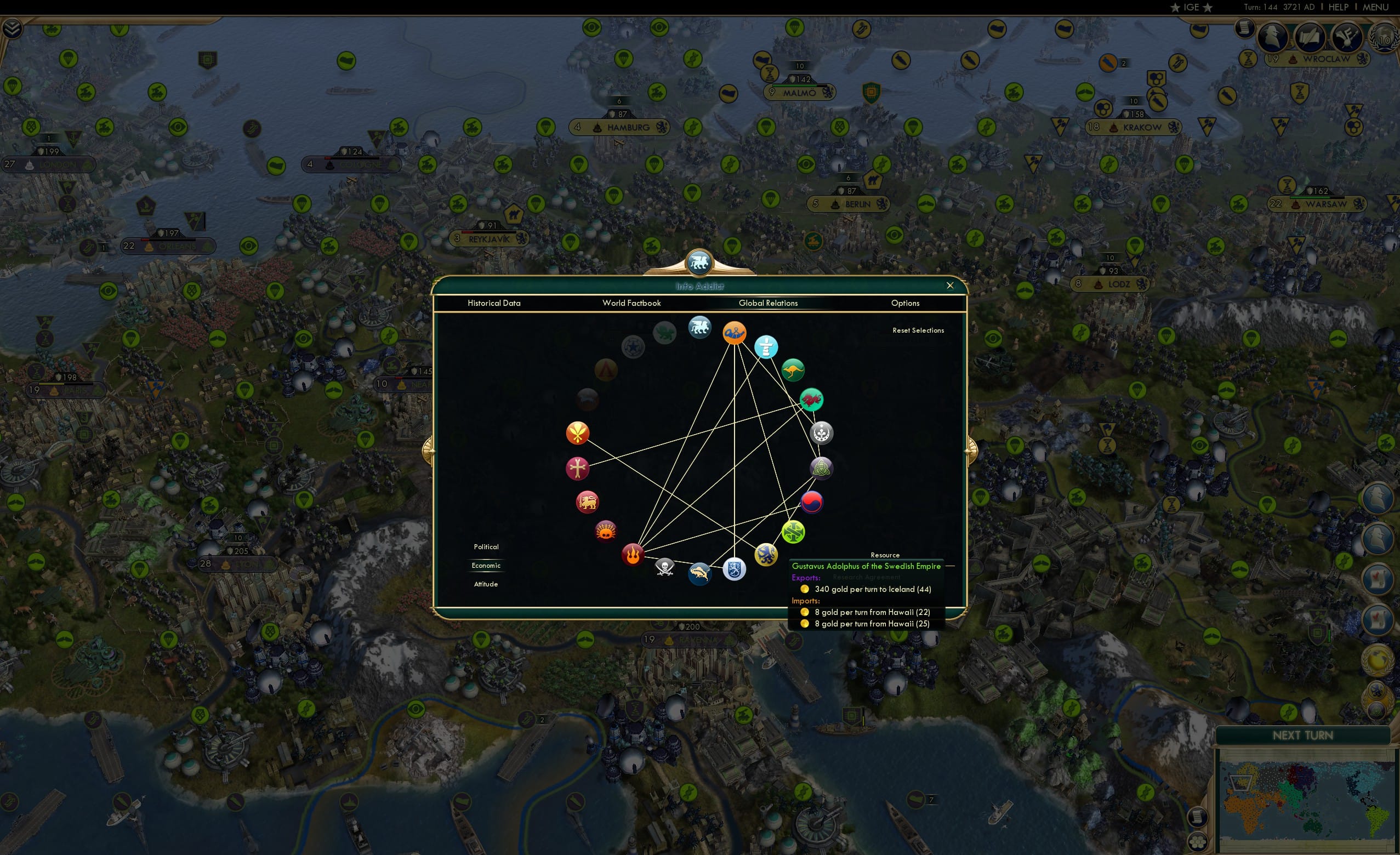
Task: Select the red dragon civilization icon
Action: (813, 400)
